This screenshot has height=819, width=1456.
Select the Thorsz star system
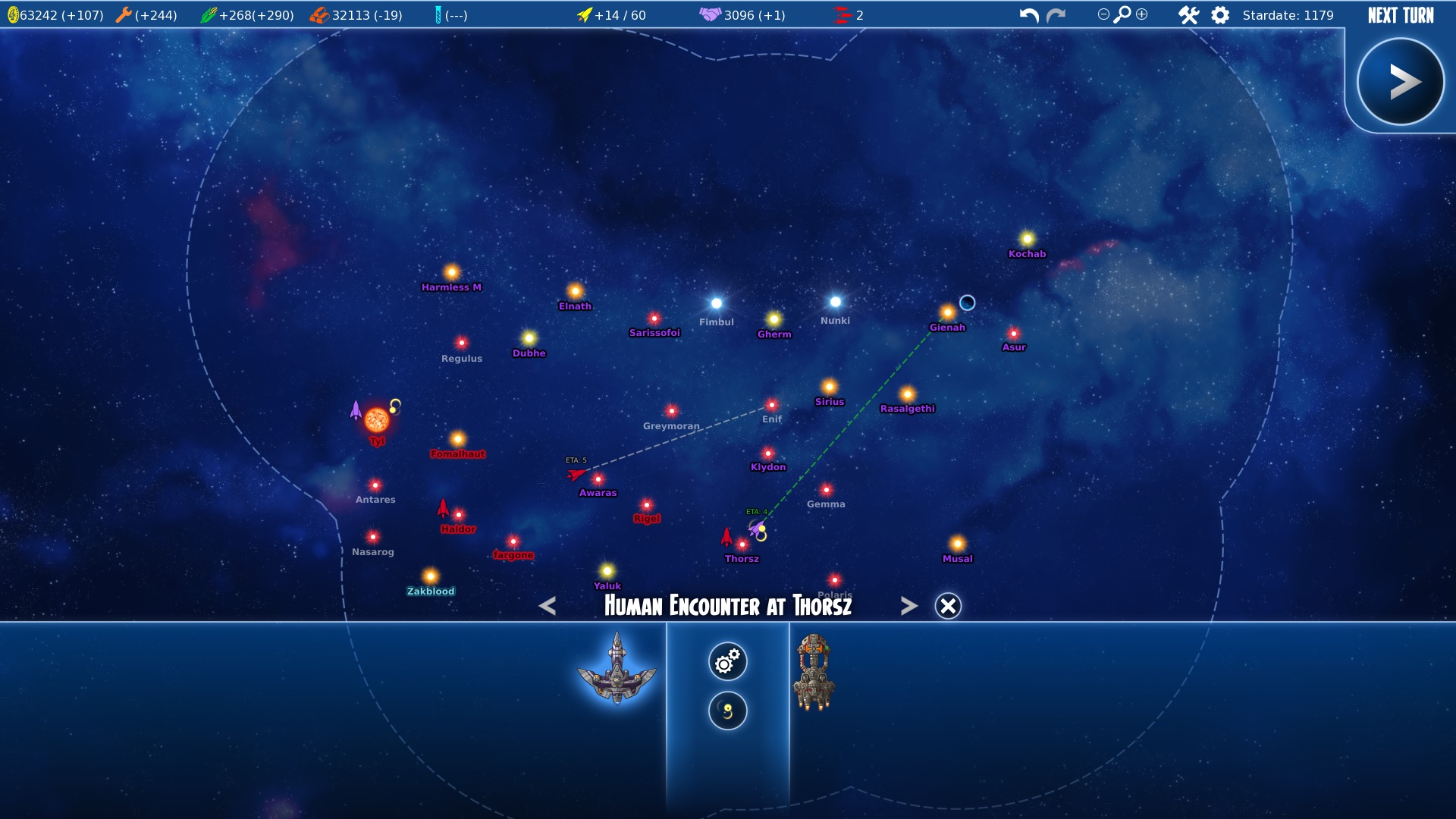point(742,544)
